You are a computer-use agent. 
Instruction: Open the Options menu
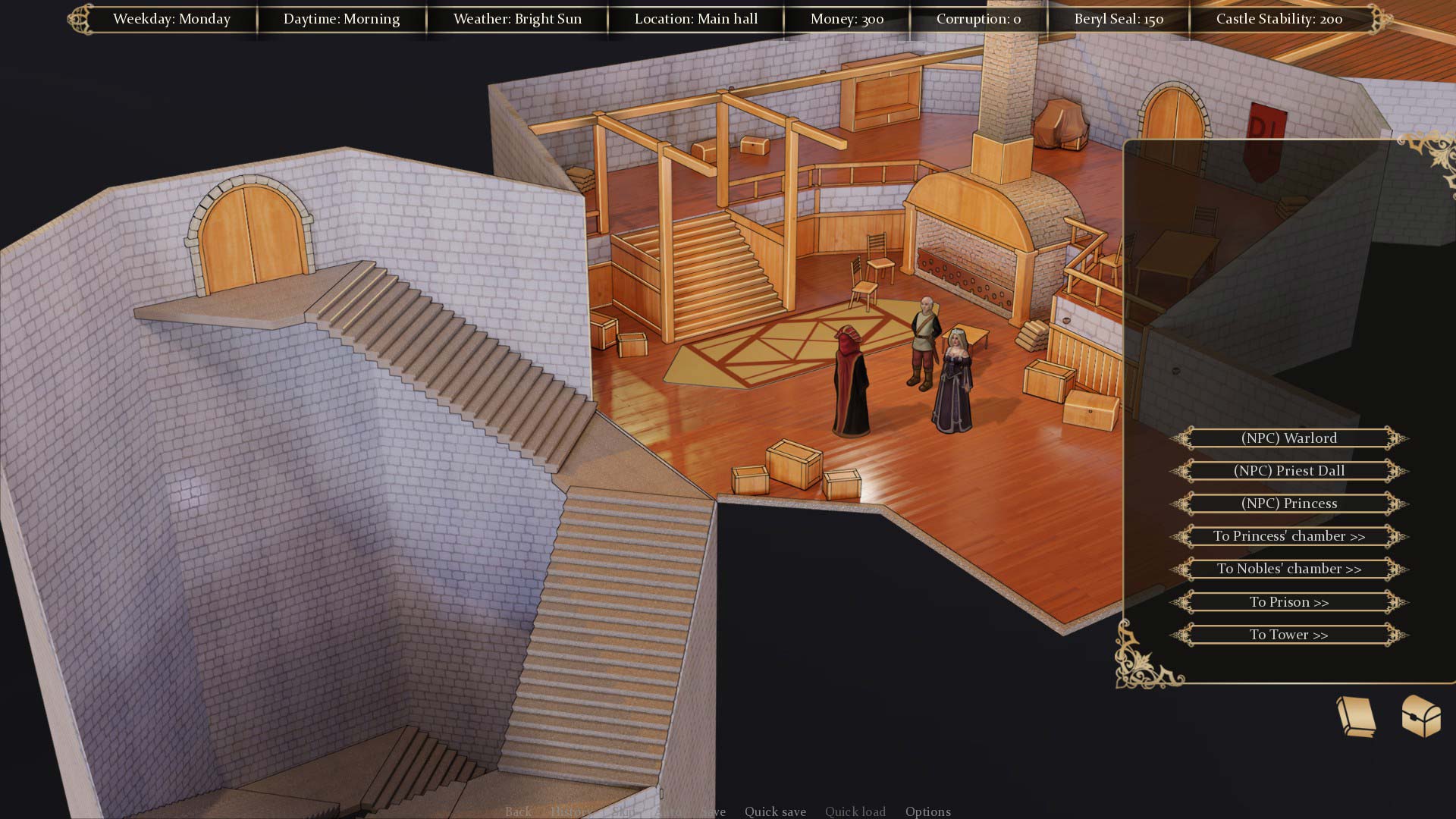click(927, 811)
